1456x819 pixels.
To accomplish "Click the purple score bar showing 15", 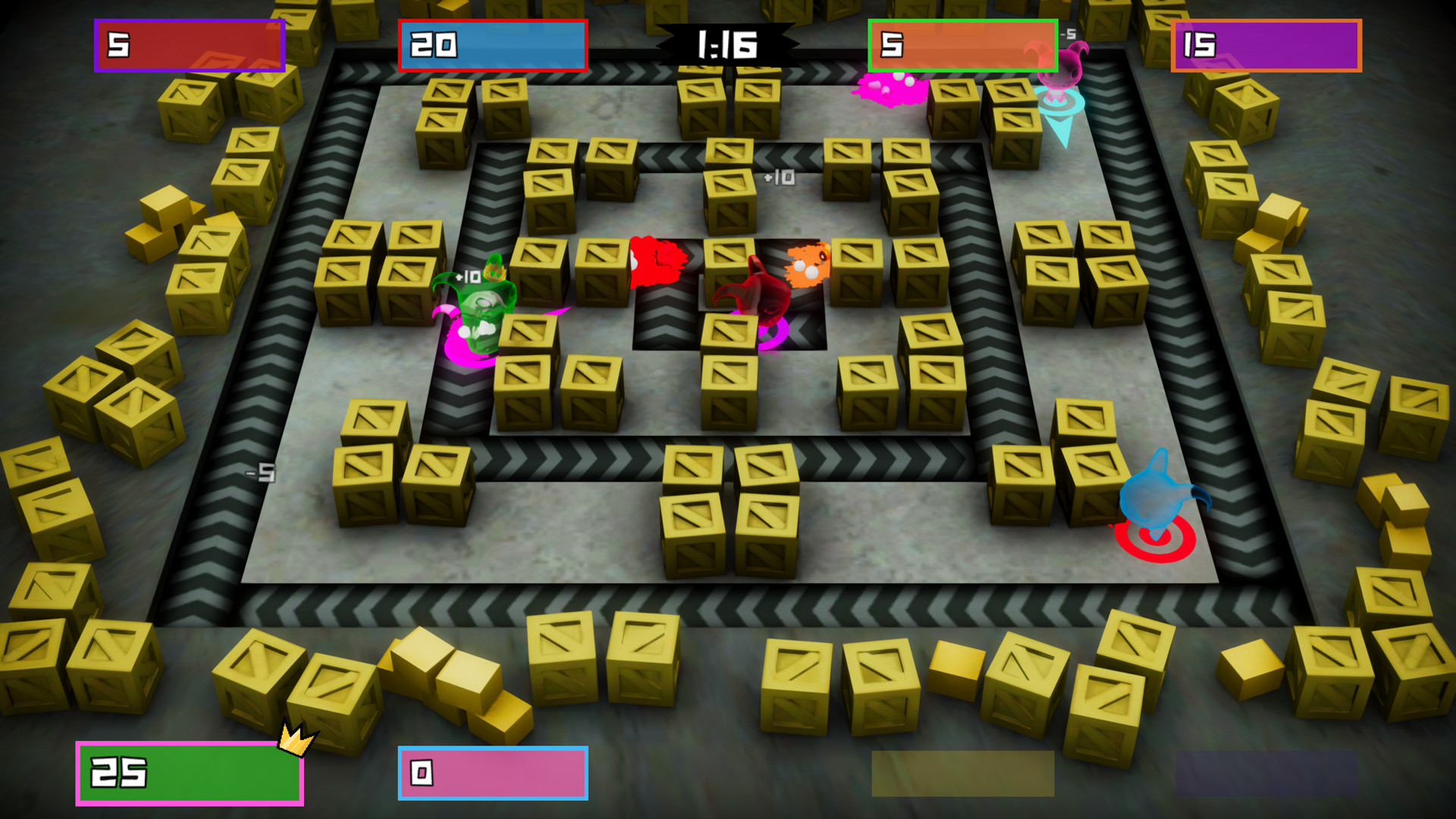I will coord(1266,44).
